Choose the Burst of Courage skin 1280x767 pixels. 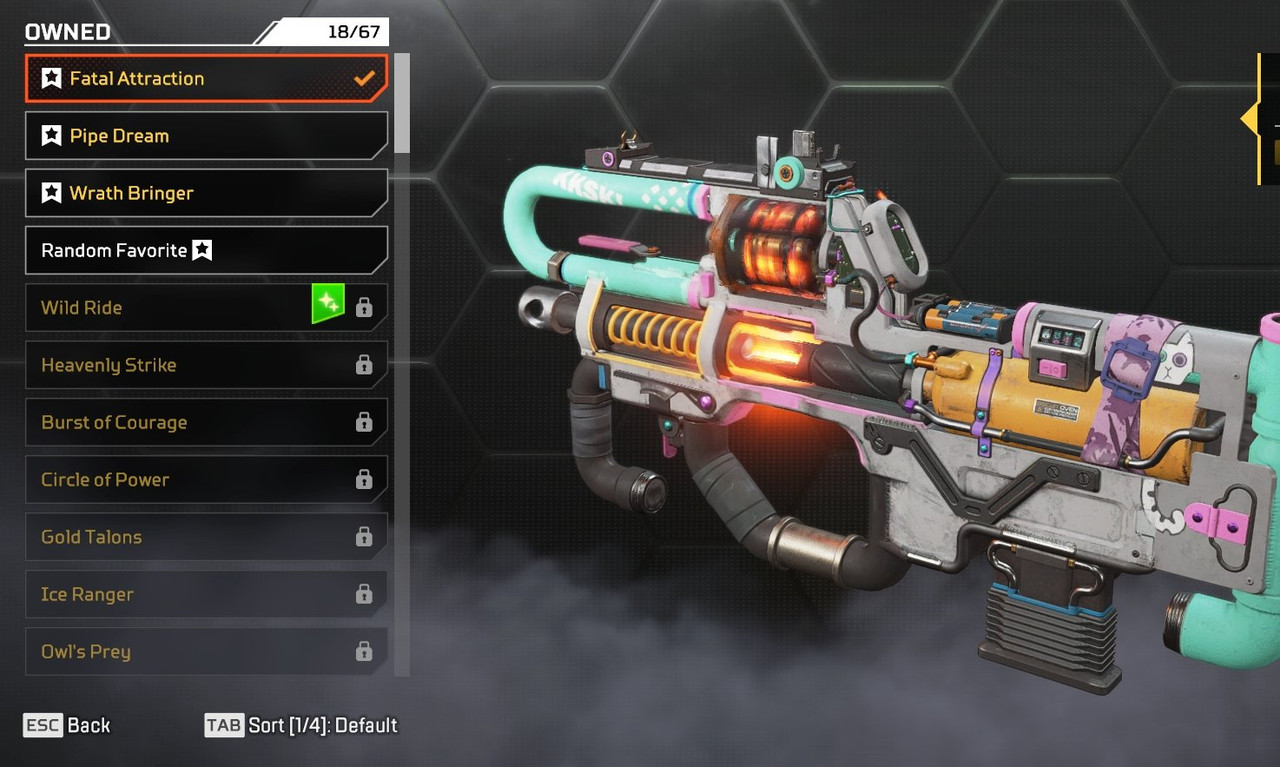click(x=205, y=422)
